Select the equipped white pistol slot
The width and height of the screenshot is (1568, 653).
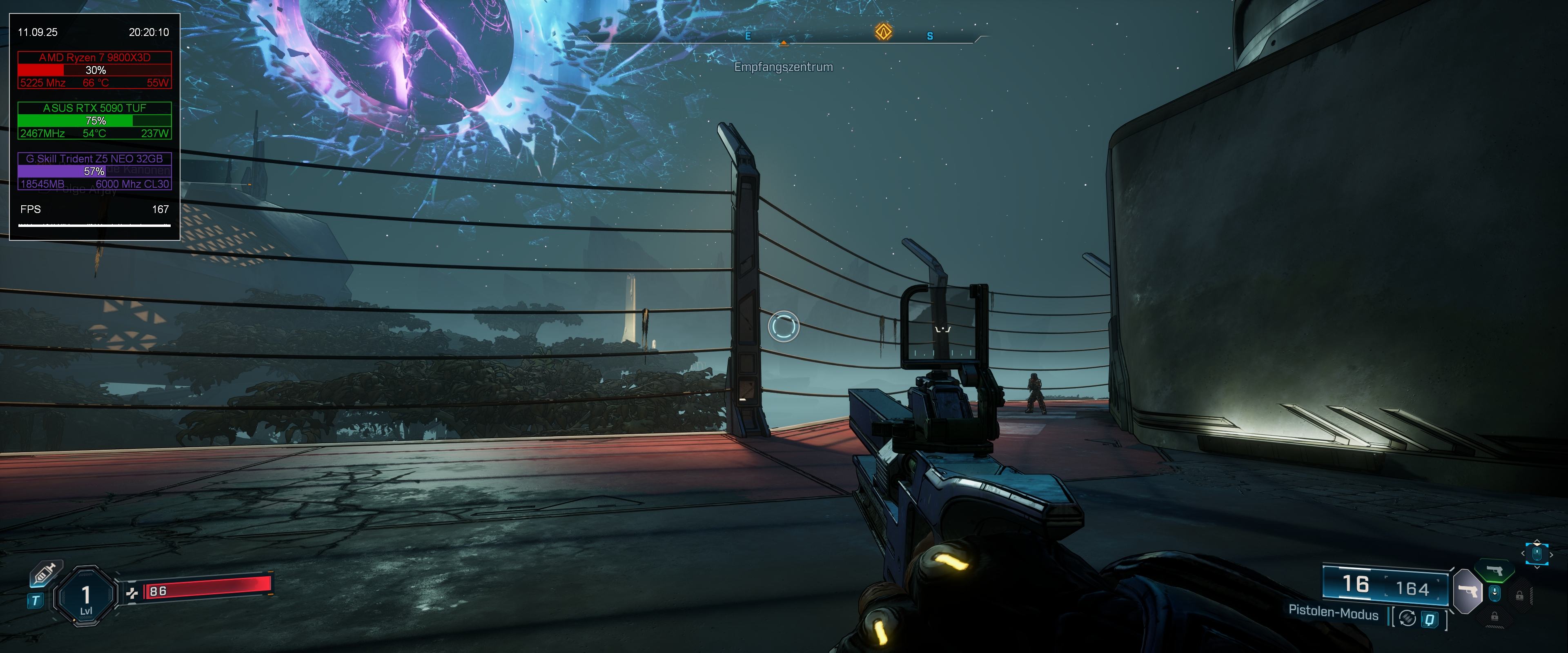click(1468, 591)
